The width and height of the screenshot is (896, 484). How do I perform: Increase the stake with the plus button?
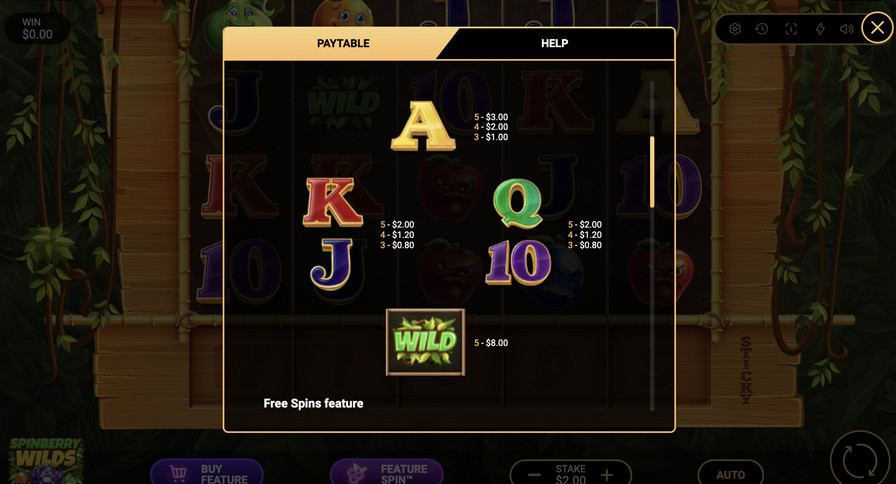point(607,475)
